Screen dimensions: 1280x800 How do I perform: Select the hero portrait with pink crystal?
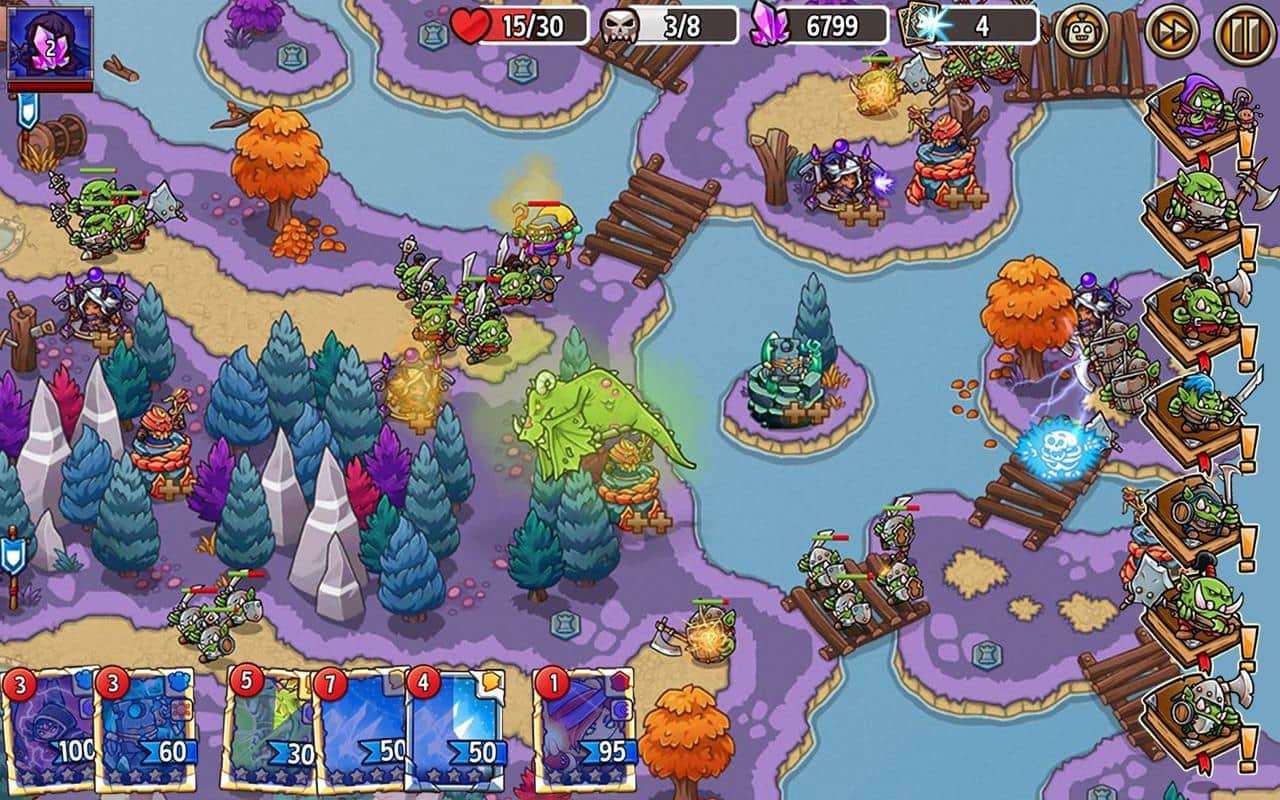[49, 44]
